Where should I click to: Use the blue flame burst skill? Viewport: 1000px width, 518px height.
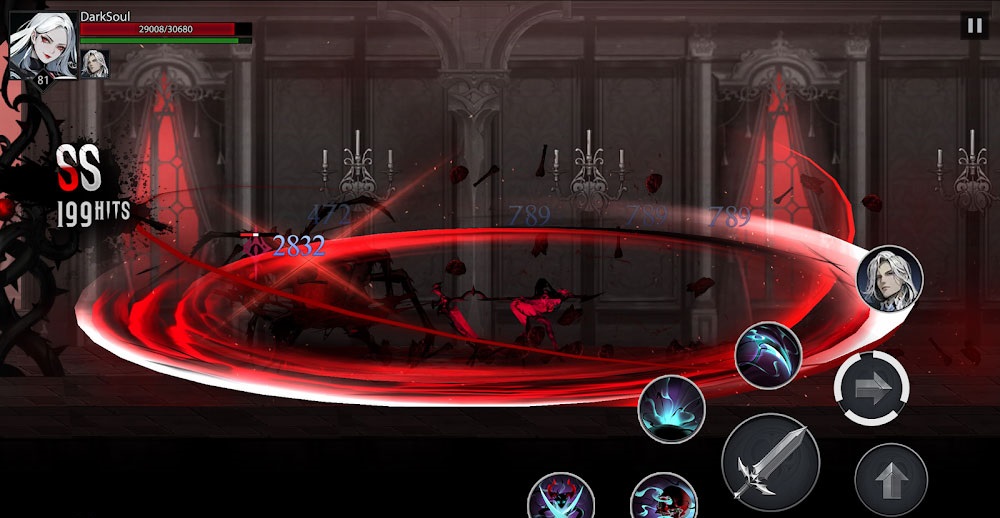pyautogui.click(x=672, y=409)
